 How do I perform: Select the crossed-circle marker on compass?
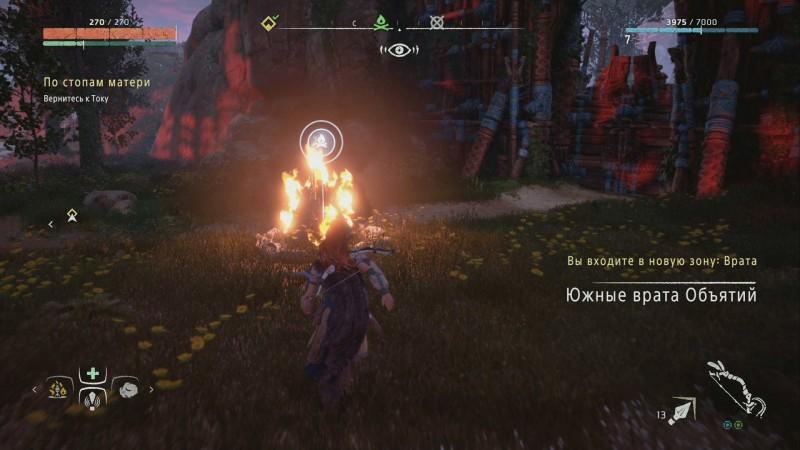(x=436, y=22)
